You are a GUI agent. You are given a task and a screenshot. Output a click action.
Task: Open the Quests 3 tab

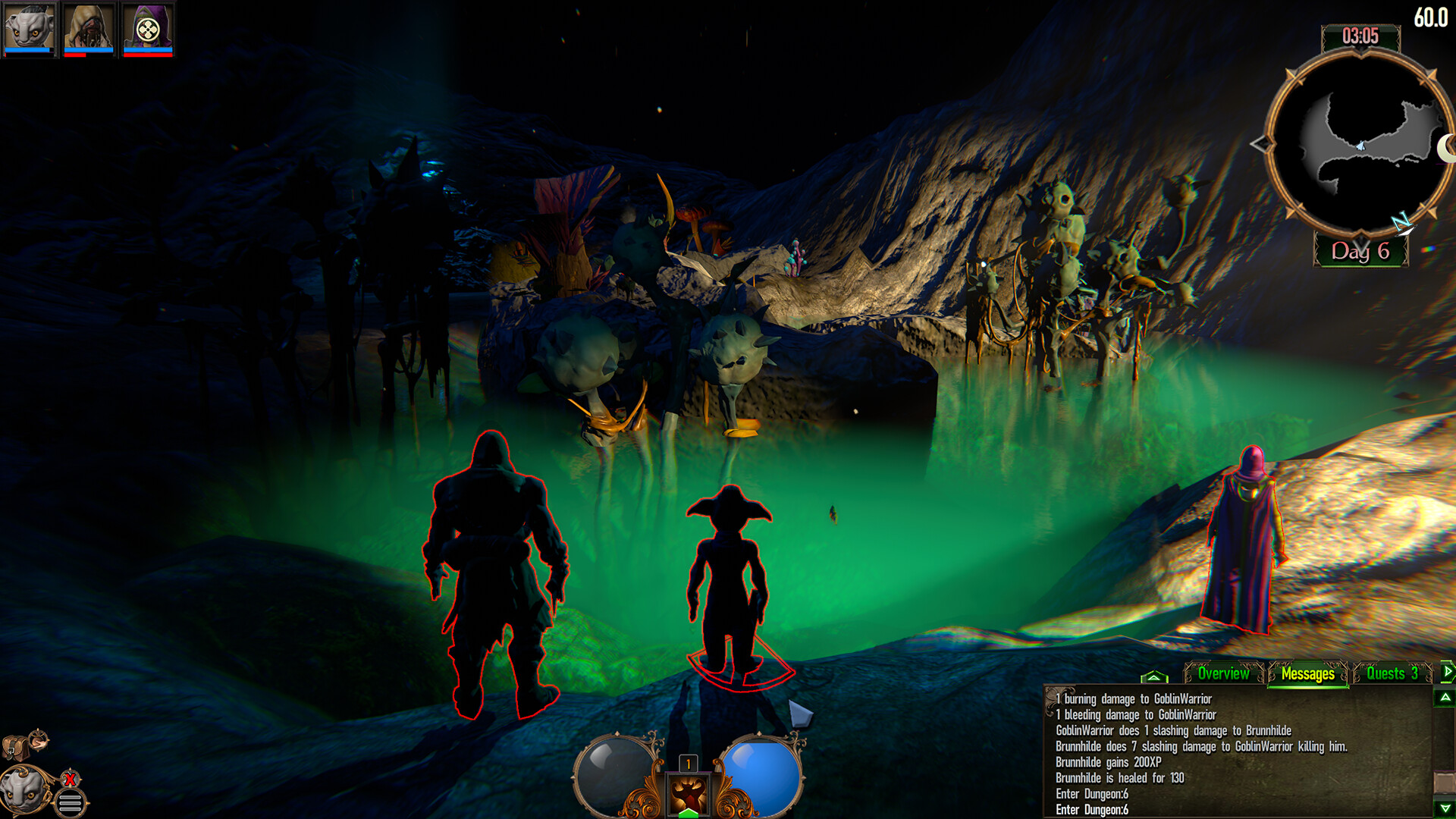pyautogui.click(x=1393, y=673)
